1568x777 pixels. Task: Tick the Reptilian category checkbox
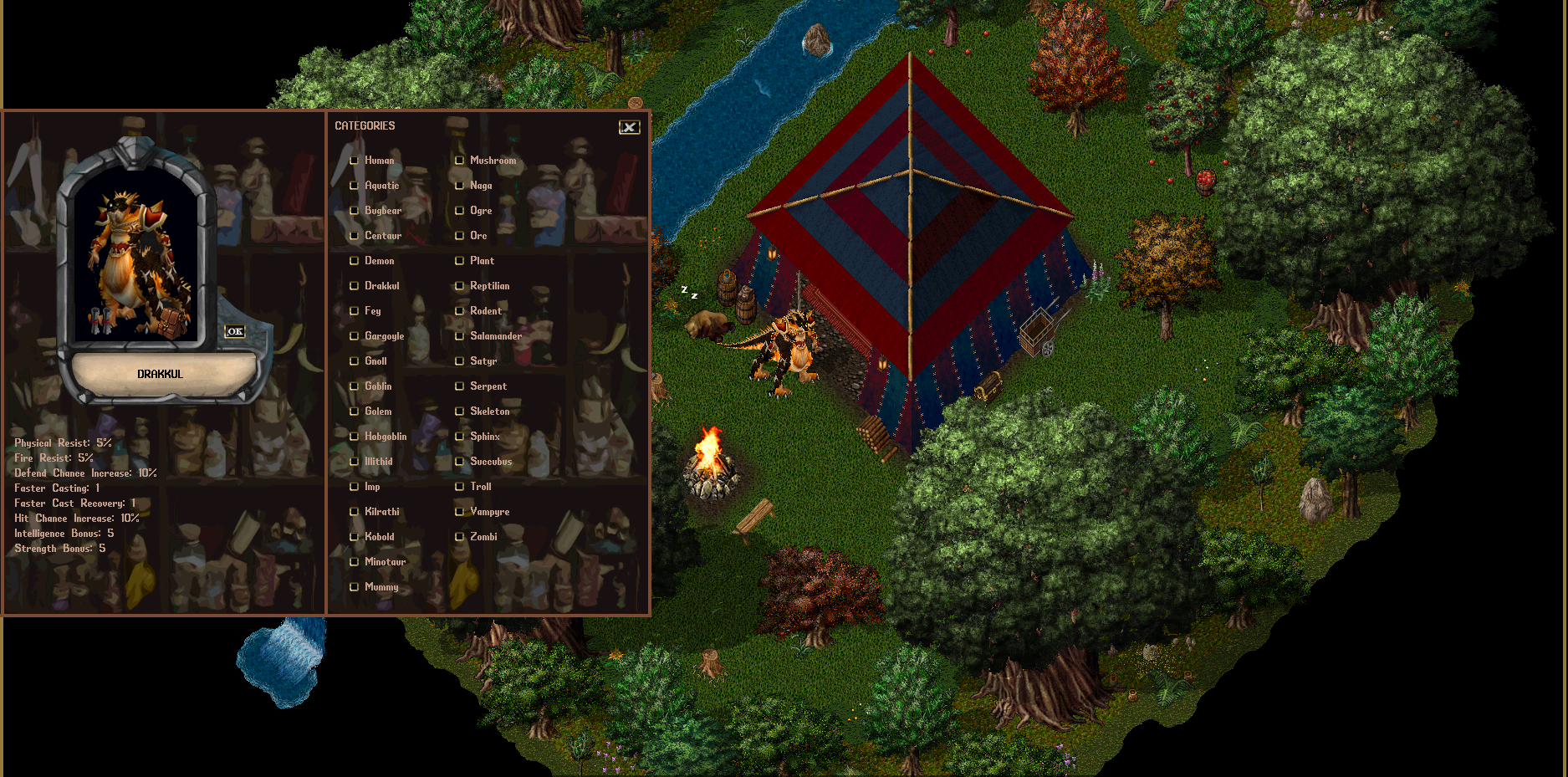pyautogui.click(x=460, y=286)
